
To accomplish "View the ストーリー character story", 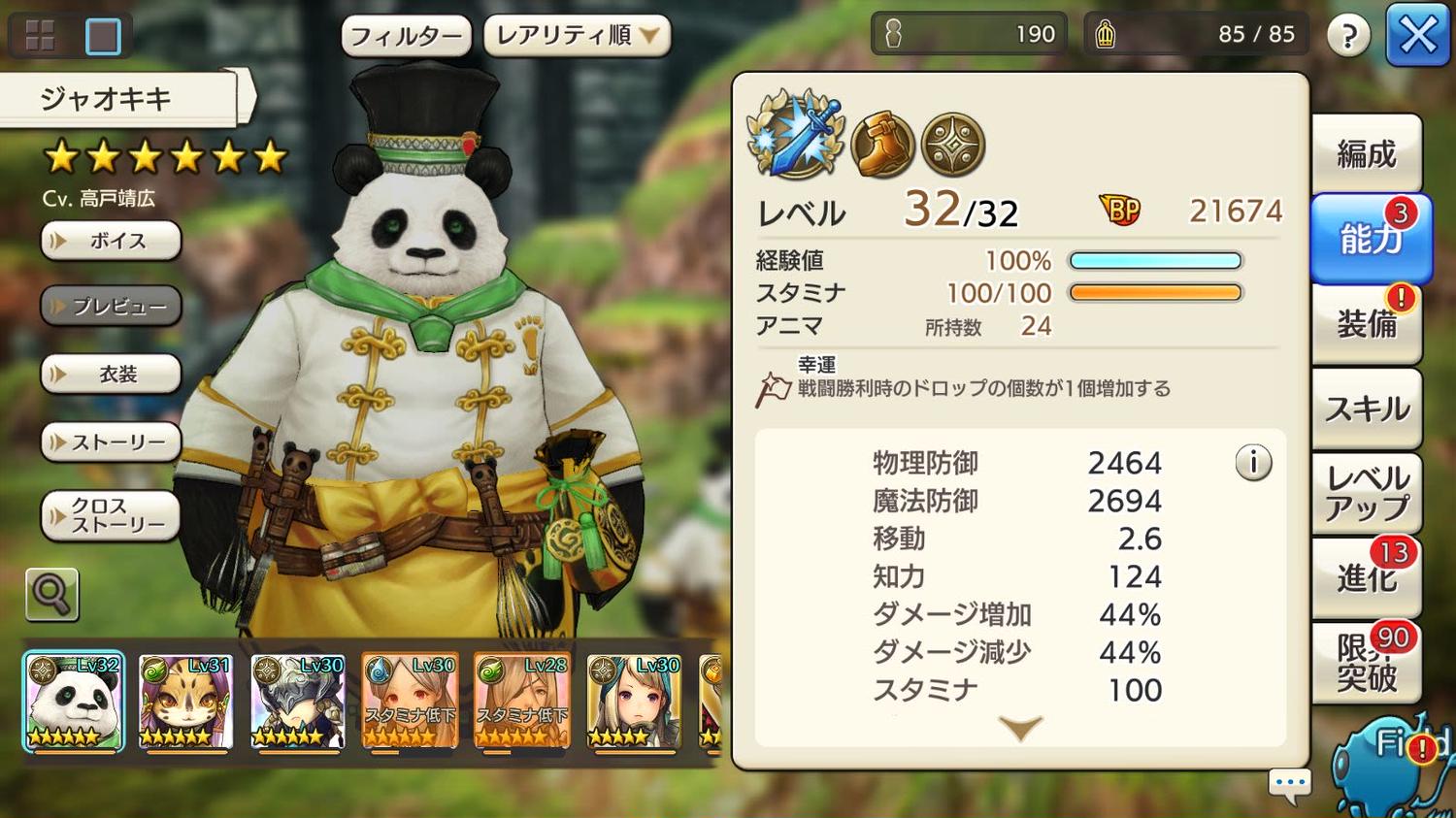I will [112, 442].
